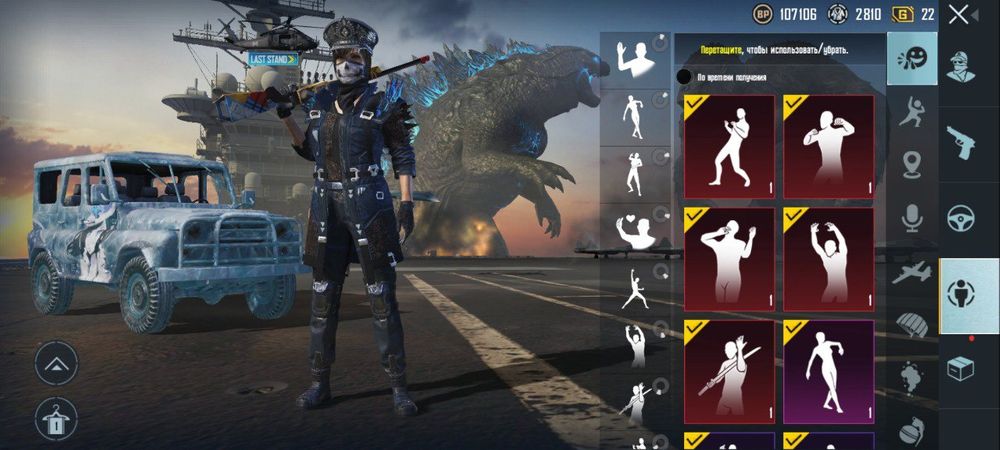The height and width of the screenshot is (450, 1000).
Task: Select the microphone voice sub-tab
Action: (911, 217)
